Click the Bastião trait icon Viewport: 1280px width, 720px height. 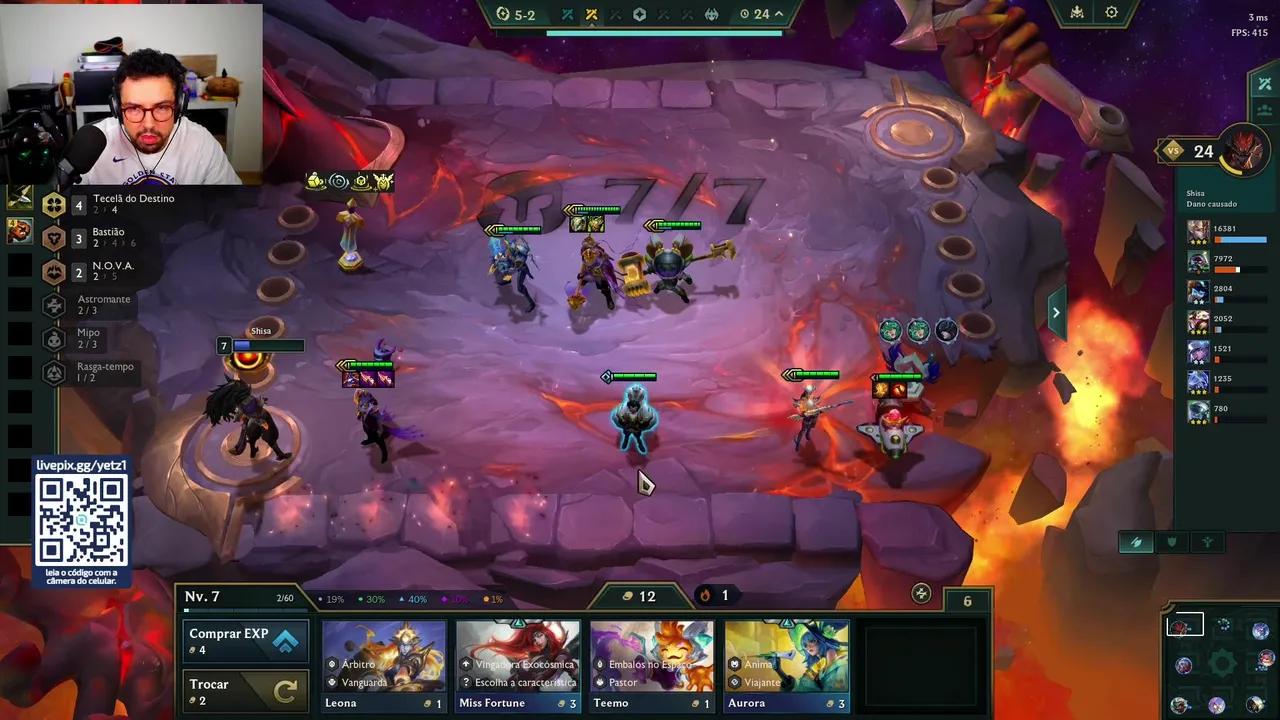[x=54, y=237]
